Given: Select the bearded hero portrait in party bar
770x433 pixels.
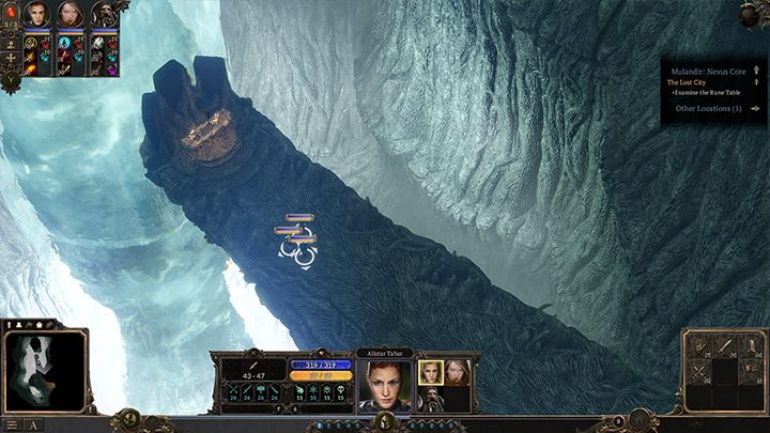Looking at the screenshot, I should pyautogui.click(x=103, y=13).
